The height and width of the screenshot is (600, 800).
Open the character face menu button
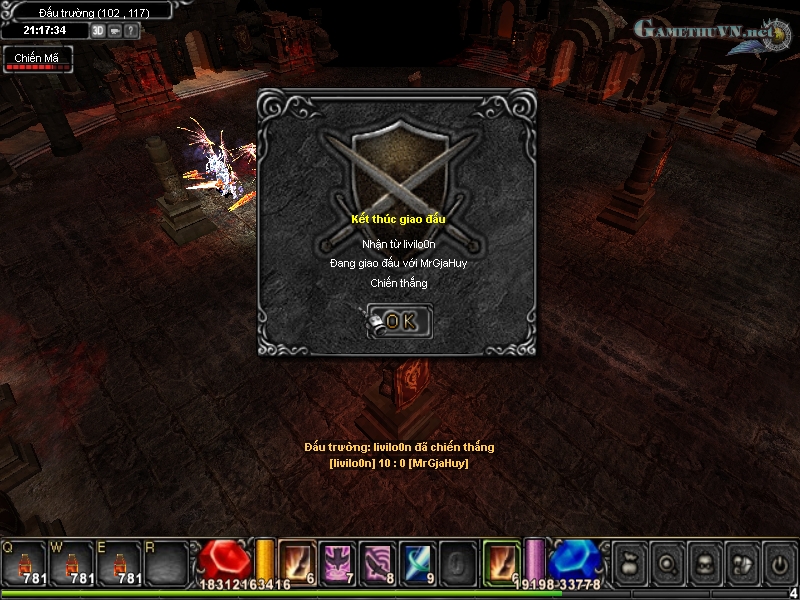(x=703, y=563)
